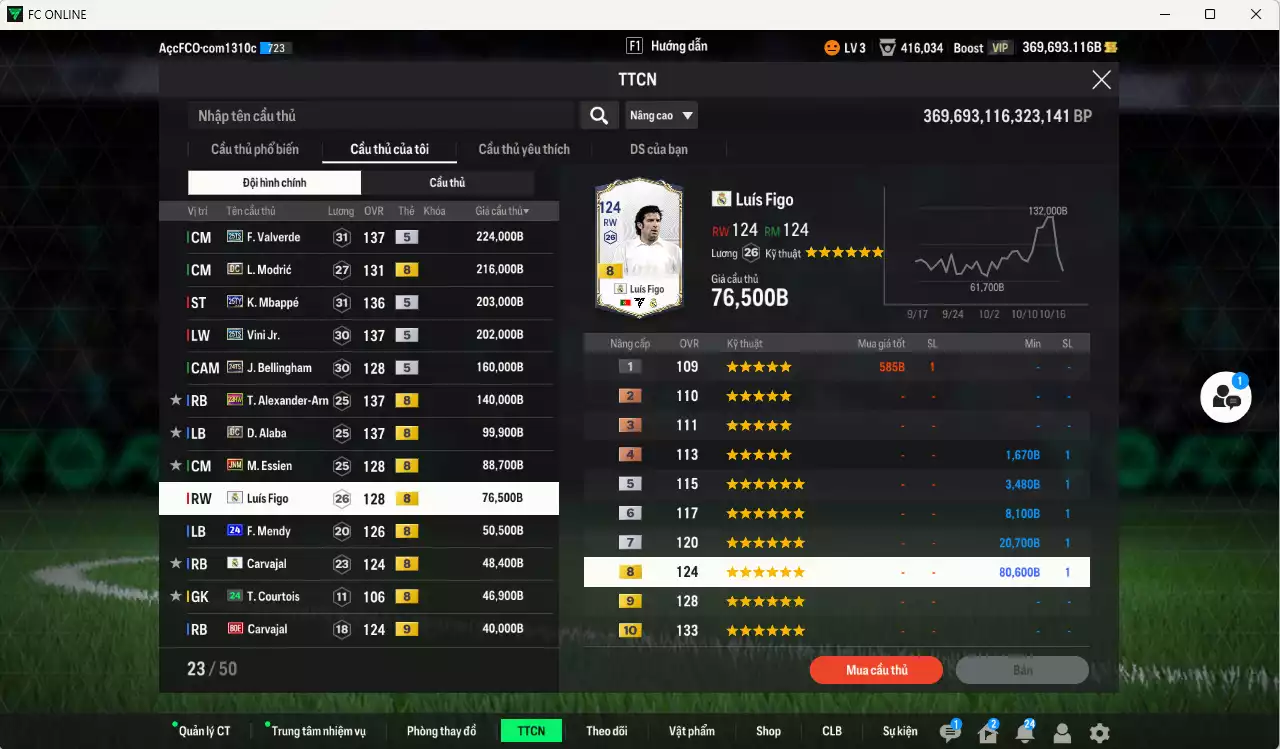Open Quản lý CT from the bottom menu
This screenshot has width=1280, height=749.
204,731
